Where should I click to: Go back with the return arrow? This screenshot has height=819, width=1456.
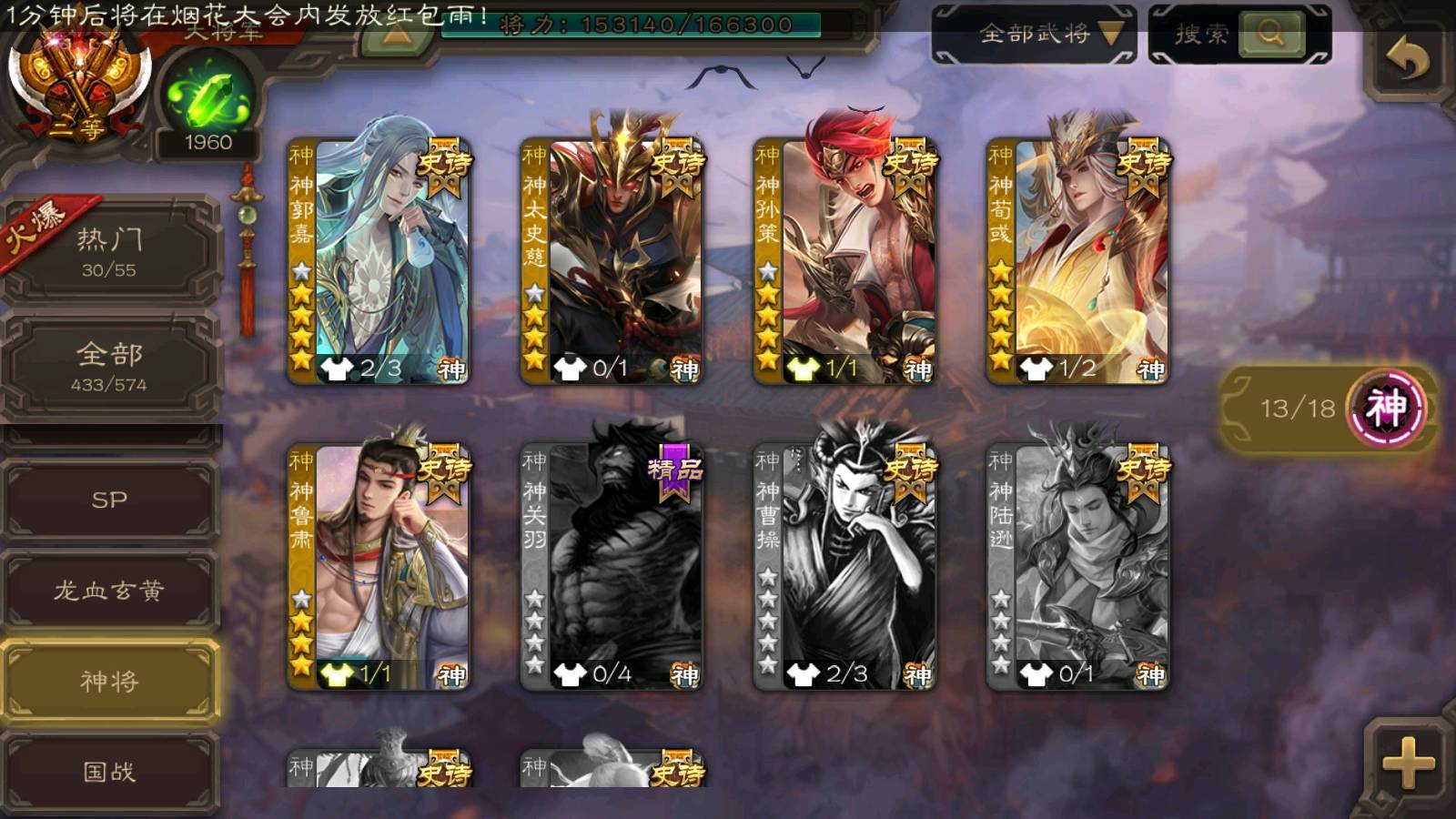pos(1407,60)
